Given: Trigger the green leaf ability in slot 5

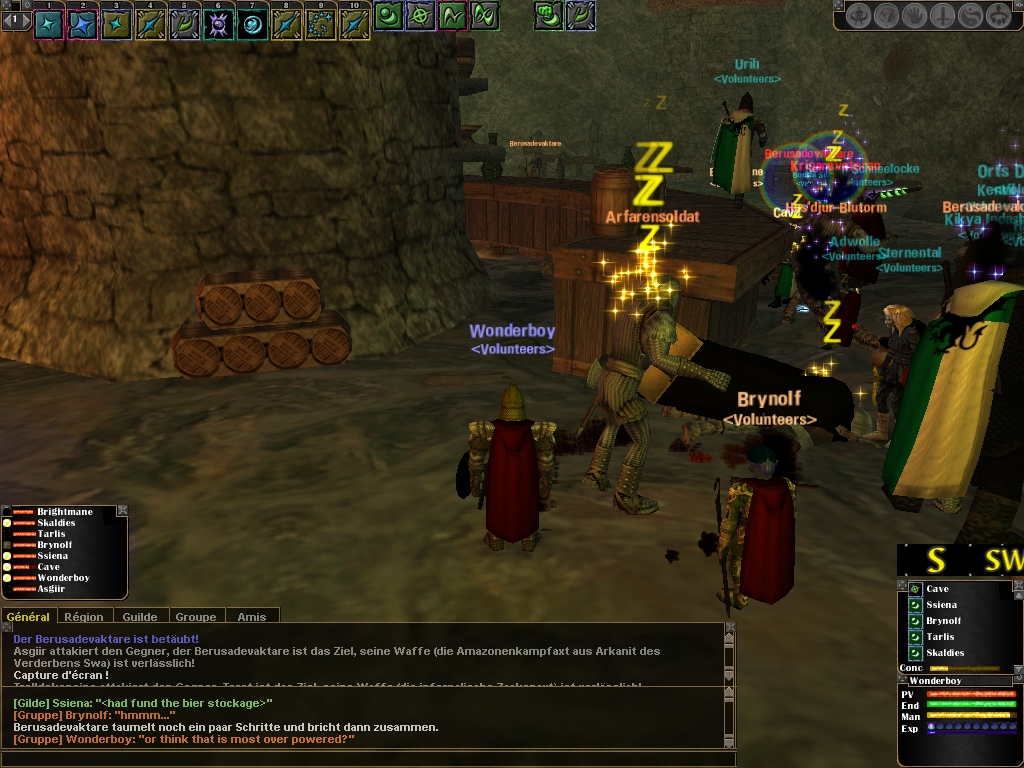Looking at the screenshot, I should pyautogui.click(x=185, y=24).
